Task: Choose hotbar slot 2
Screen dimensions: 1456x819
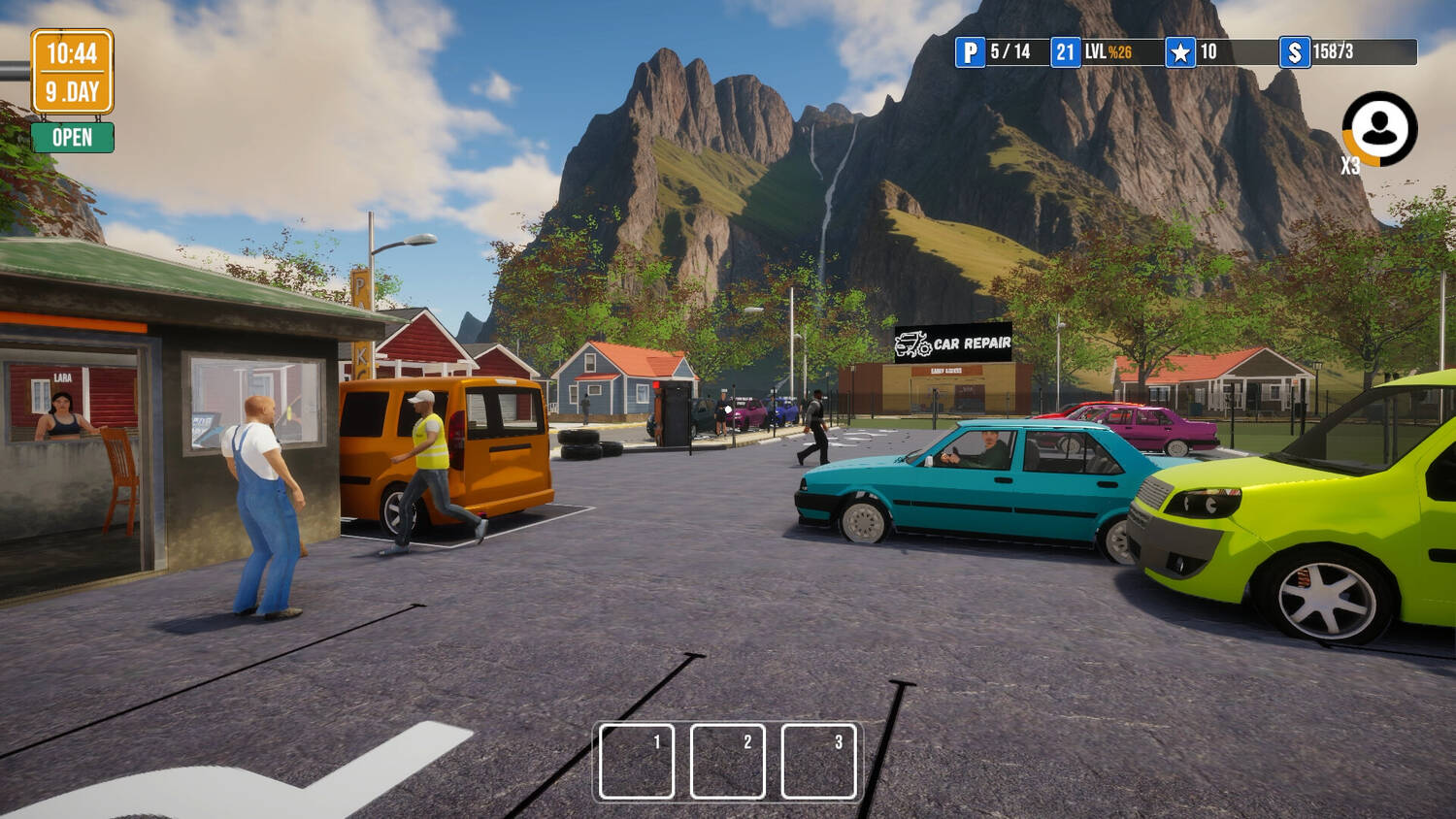Action: click(728, 761)
